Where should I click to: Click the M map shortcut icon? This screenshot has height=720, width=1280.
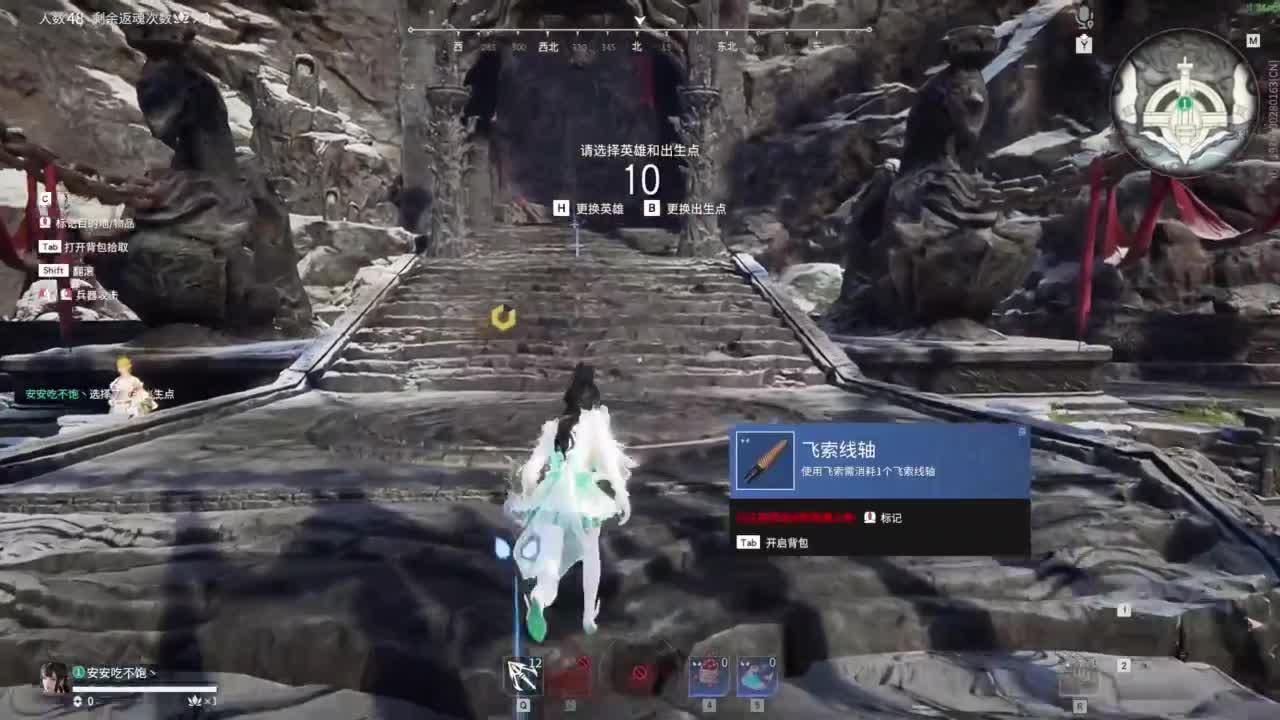pyautogui.click(x=1254, y=40)
